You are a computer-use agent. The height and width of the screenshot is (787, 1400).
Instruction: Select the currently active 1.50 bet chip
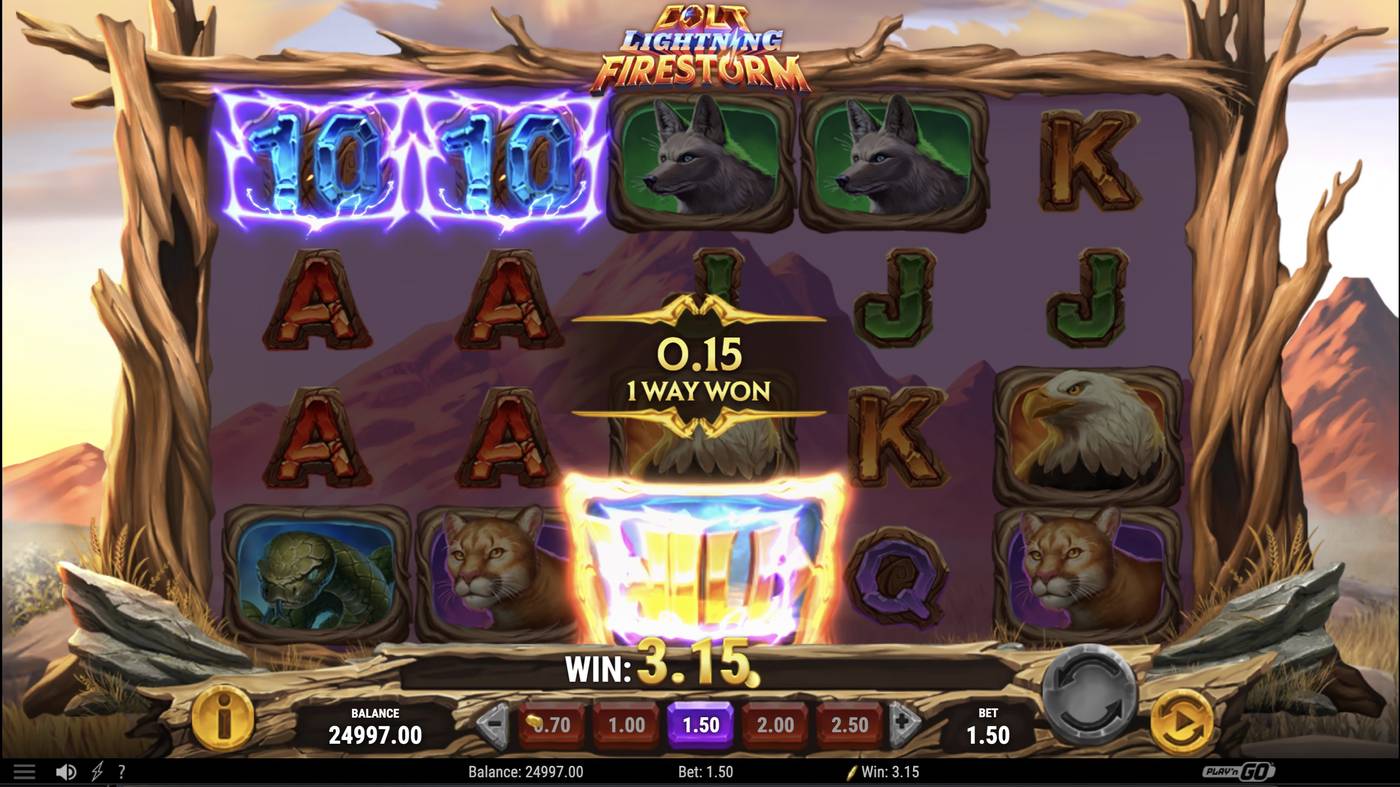point(700,725)
